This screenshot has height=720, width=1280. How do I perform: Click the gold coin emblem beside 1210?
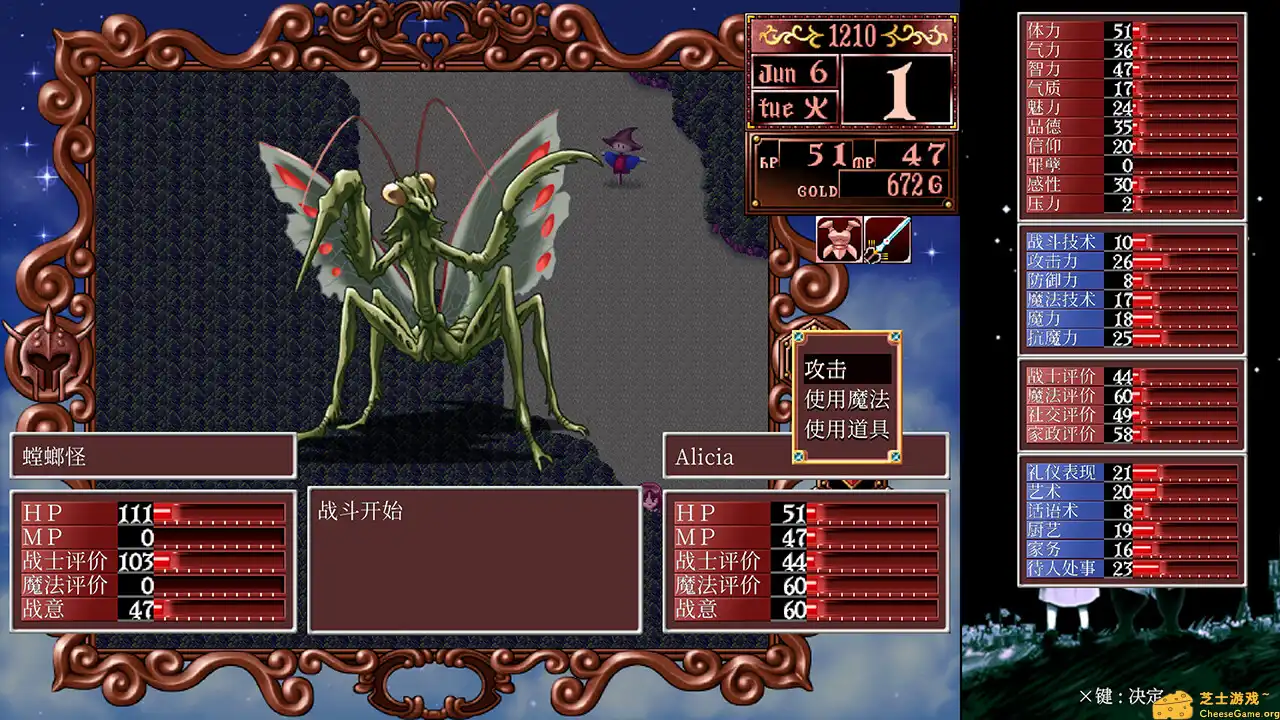tap(790, 36)
